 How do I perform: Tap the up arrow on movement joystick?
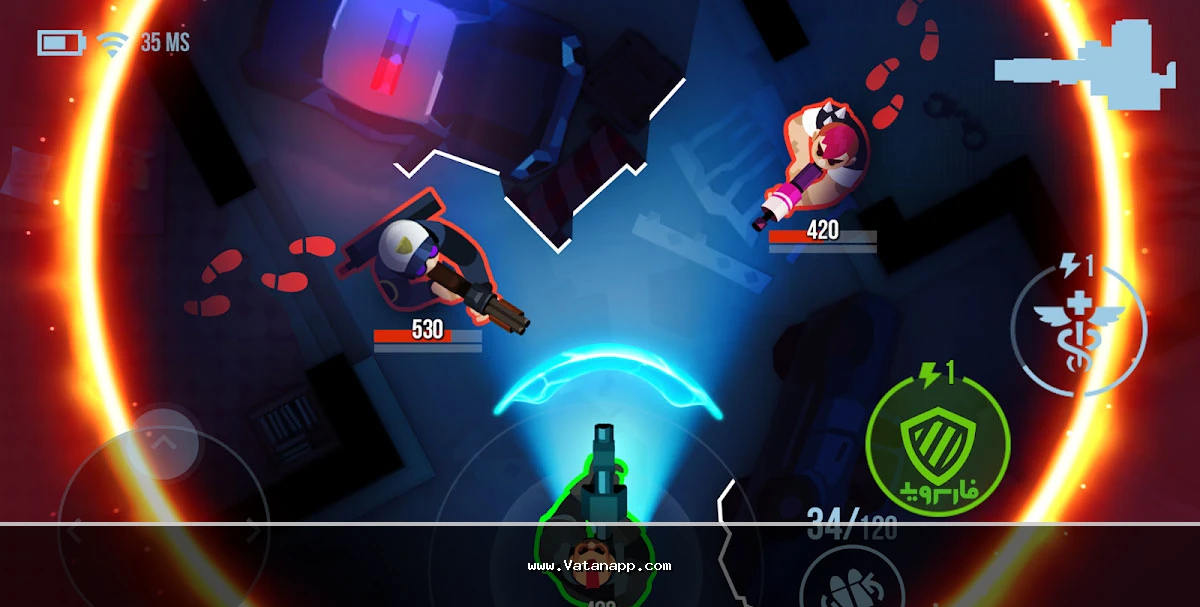click(x=162, y=439)
